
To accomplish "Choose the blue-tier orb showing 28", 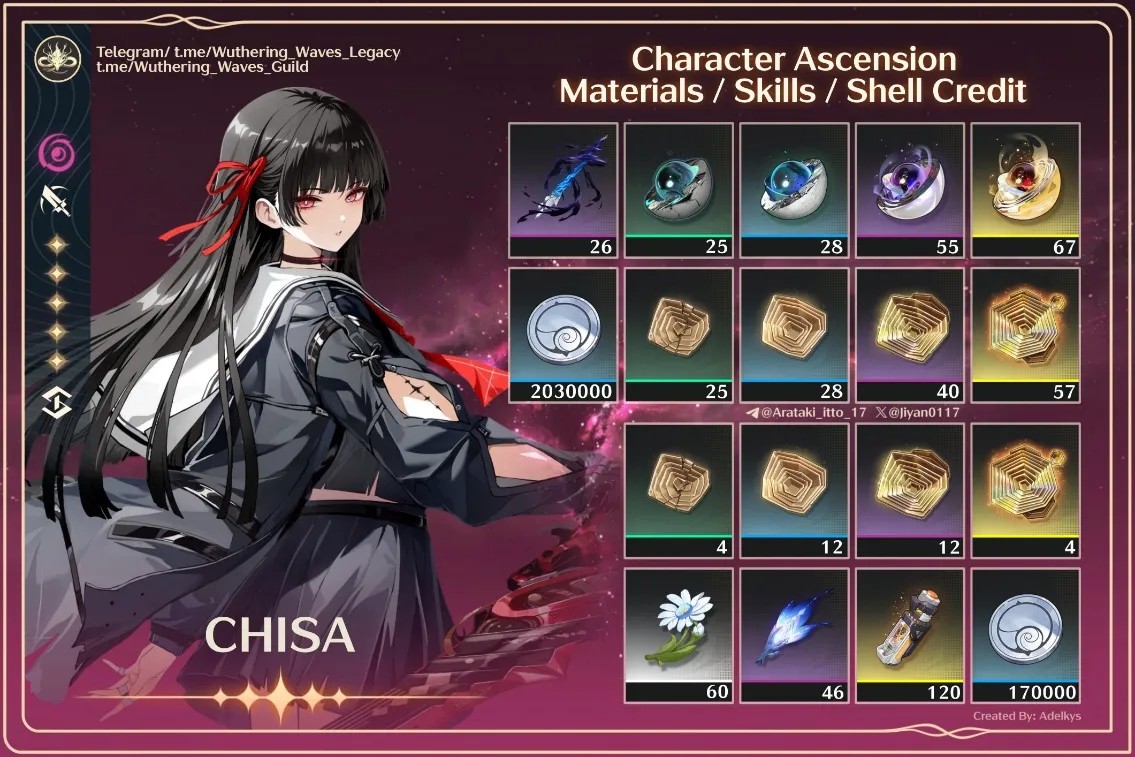I will click(794, 189).
